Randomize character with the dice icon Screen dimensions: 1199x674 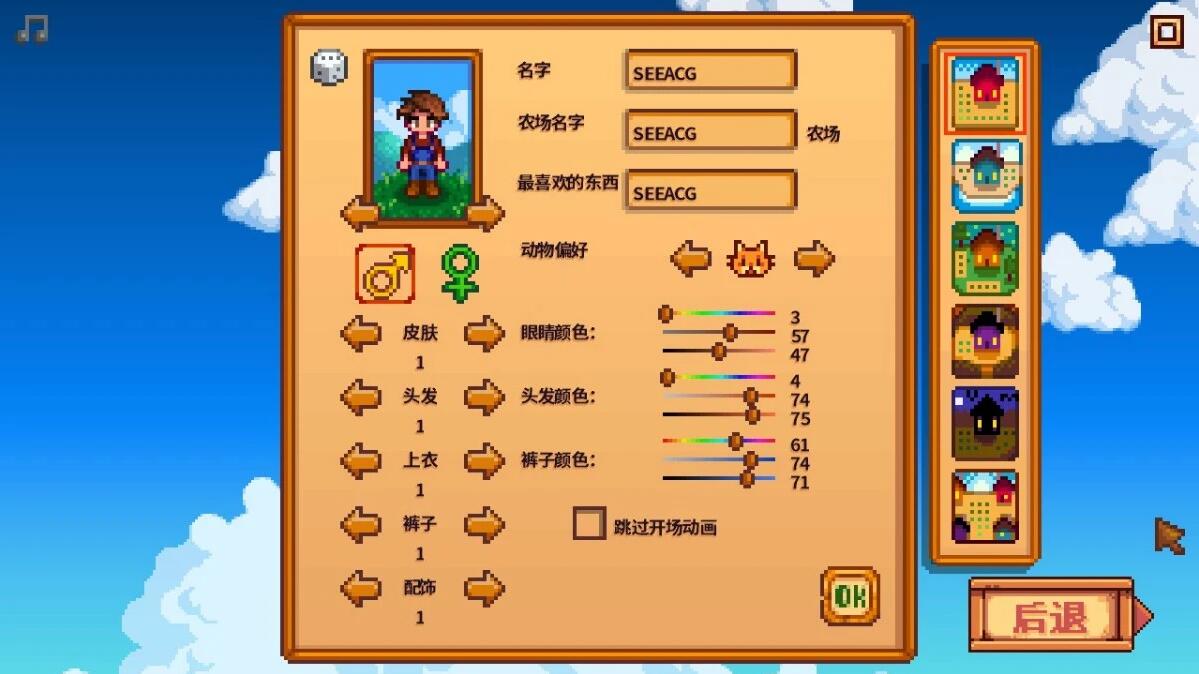(x=329, y=68)
